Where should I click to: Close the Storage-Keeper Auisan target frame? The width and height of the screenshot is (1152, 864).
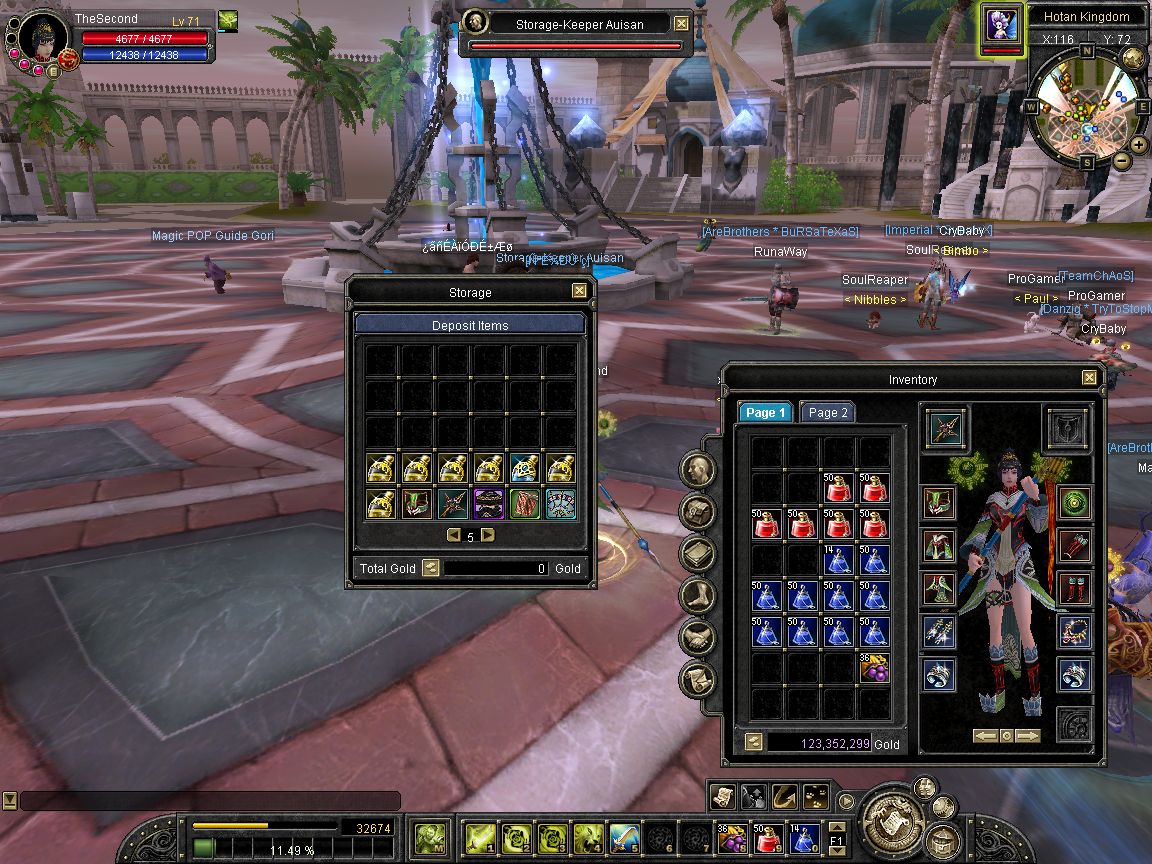681,23
